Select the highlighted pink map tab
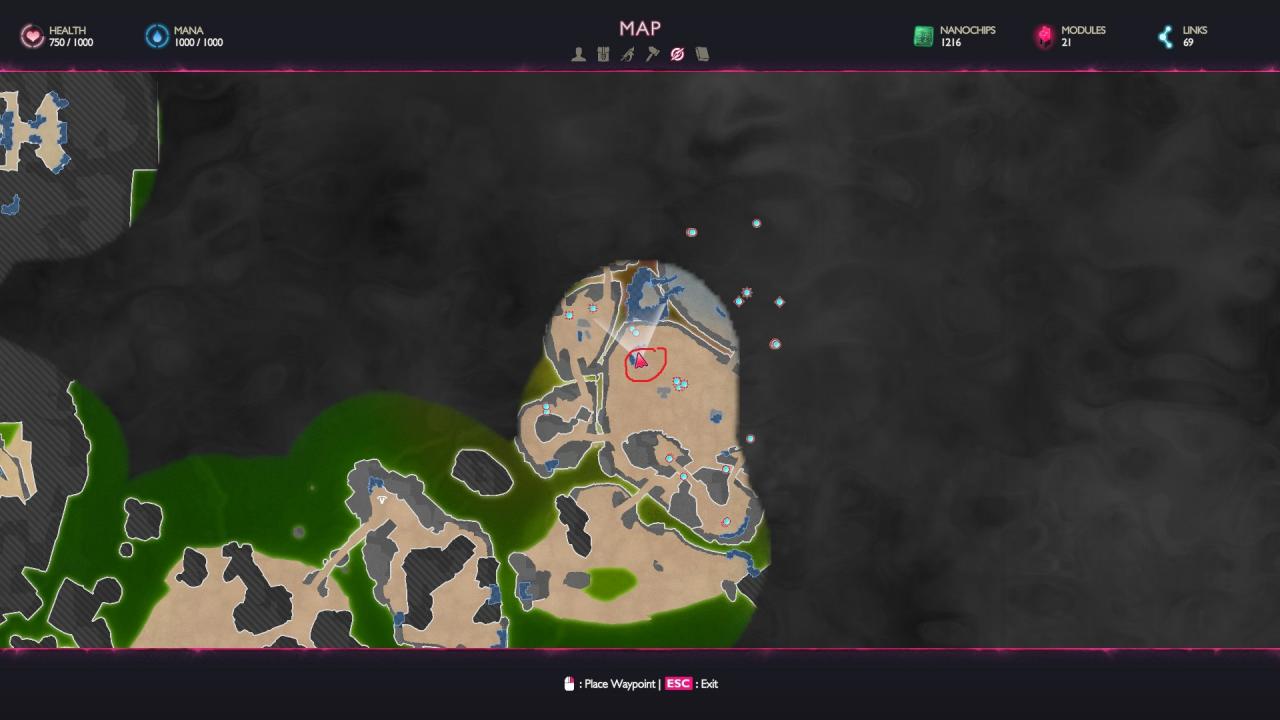Image resolution: width=1280 pixels, height=720 pixels. pyautogui.click(x=677, y=55)
